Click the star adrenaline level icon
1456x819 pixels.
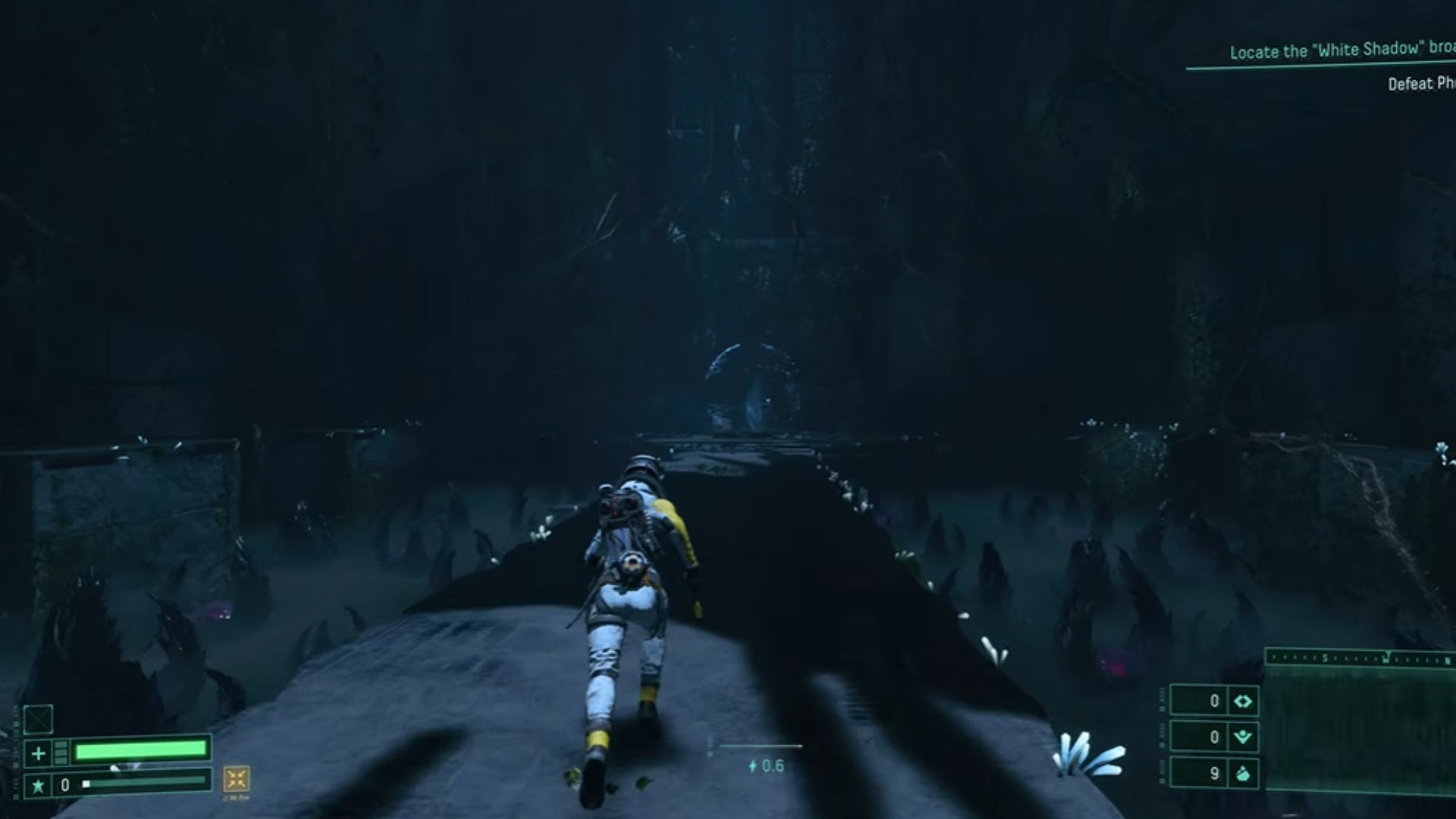[x=38, y=786]
